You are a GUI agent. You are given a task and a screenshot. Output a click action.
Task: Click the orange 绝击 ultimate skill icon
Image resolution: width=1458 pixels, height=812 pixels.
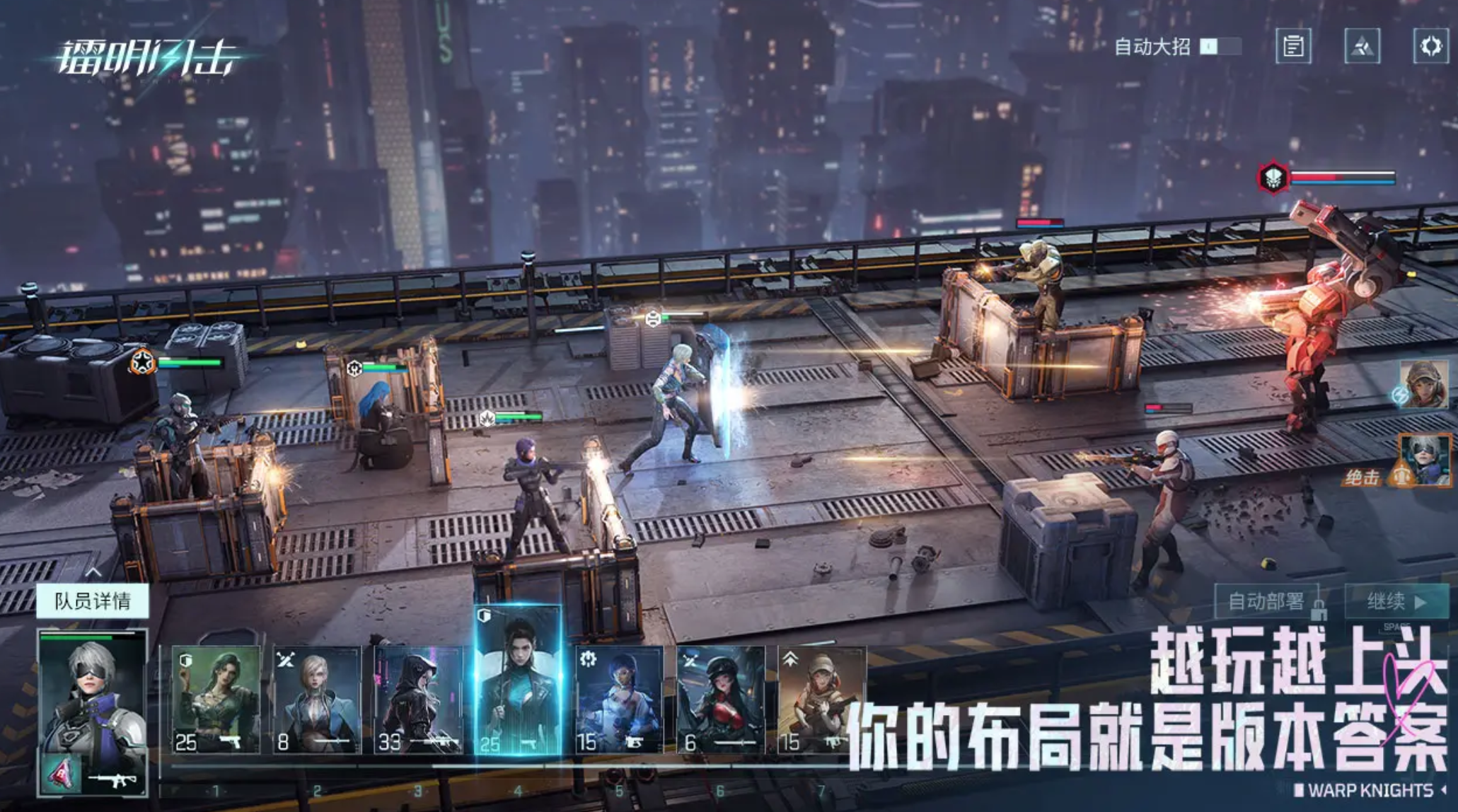click(x=1401, y=475)
